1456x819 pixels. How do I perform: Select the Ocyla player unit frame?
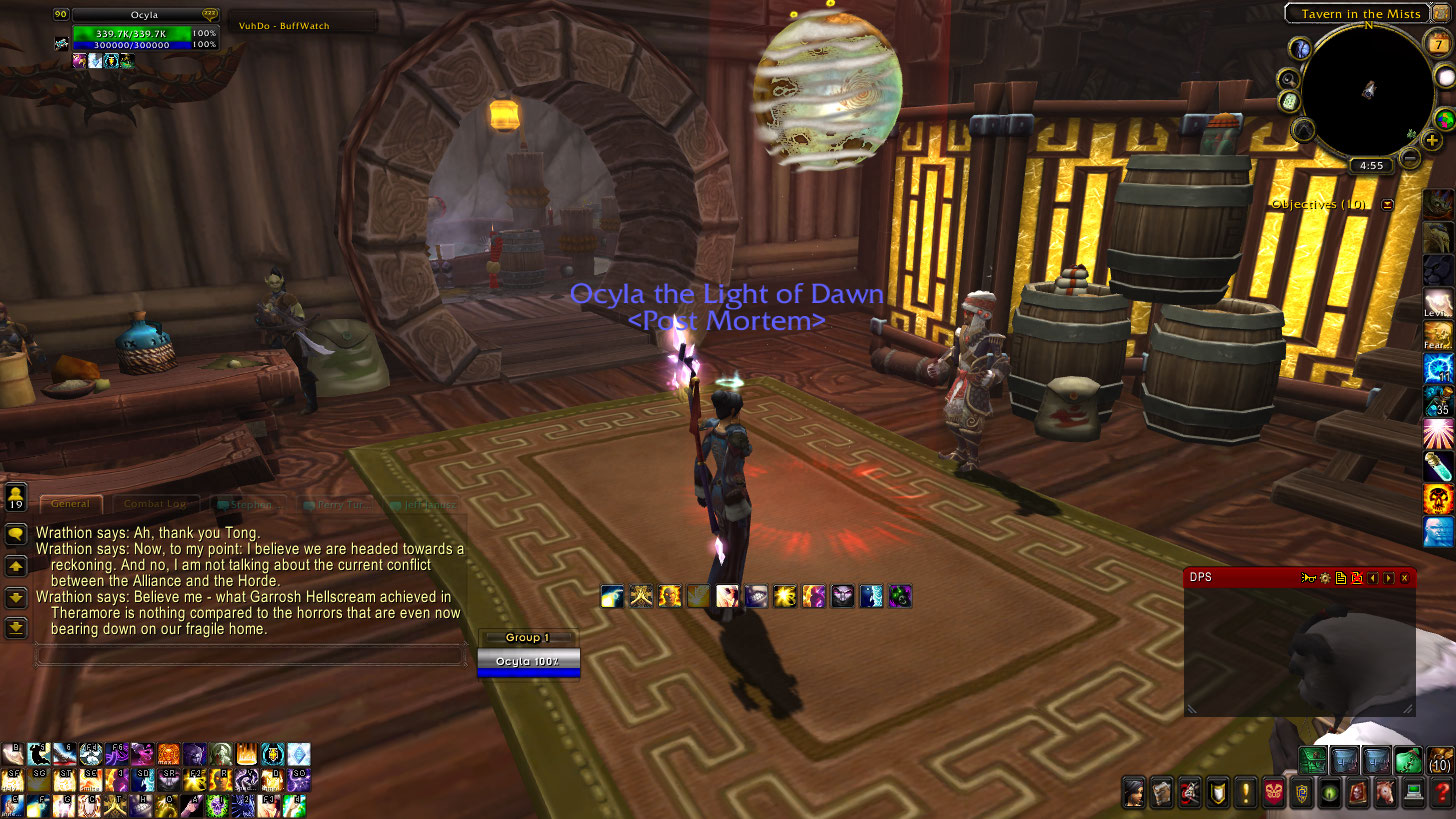point(132,33)
